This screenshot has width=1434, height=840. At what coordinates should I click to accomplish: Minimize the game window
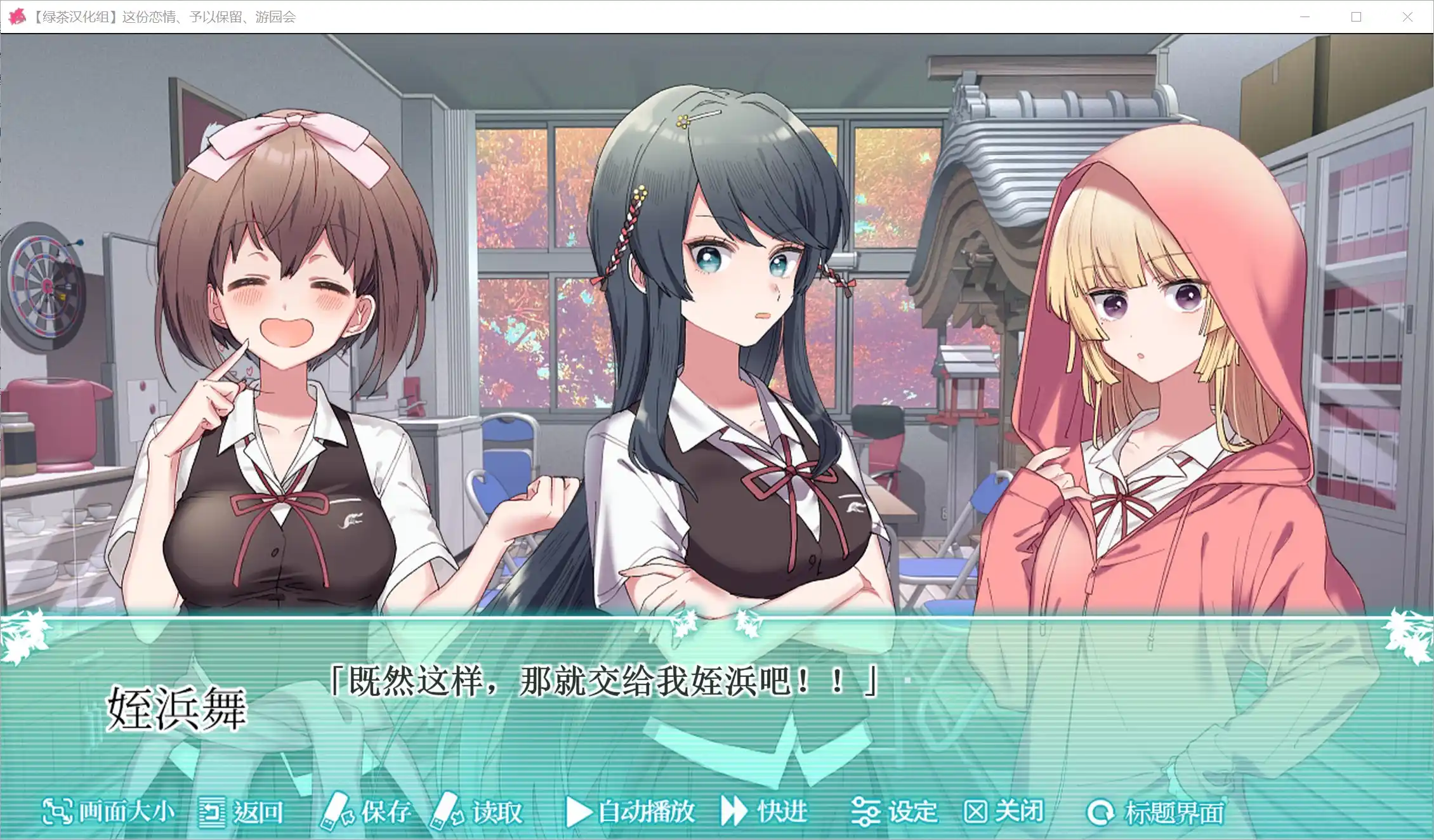pos(1305,17)
